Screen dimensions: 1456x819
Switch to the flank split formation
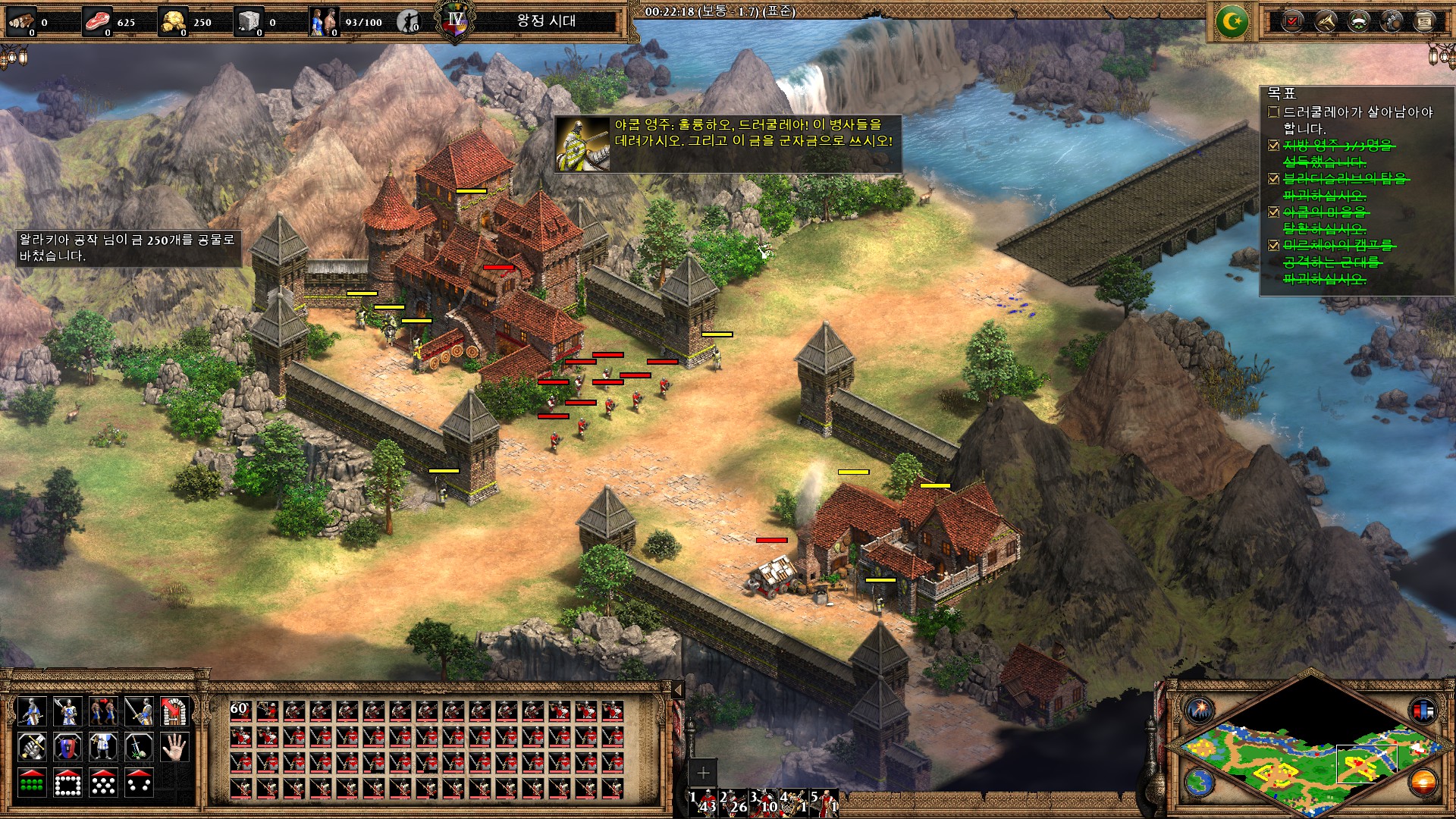(x=139, y=783)
